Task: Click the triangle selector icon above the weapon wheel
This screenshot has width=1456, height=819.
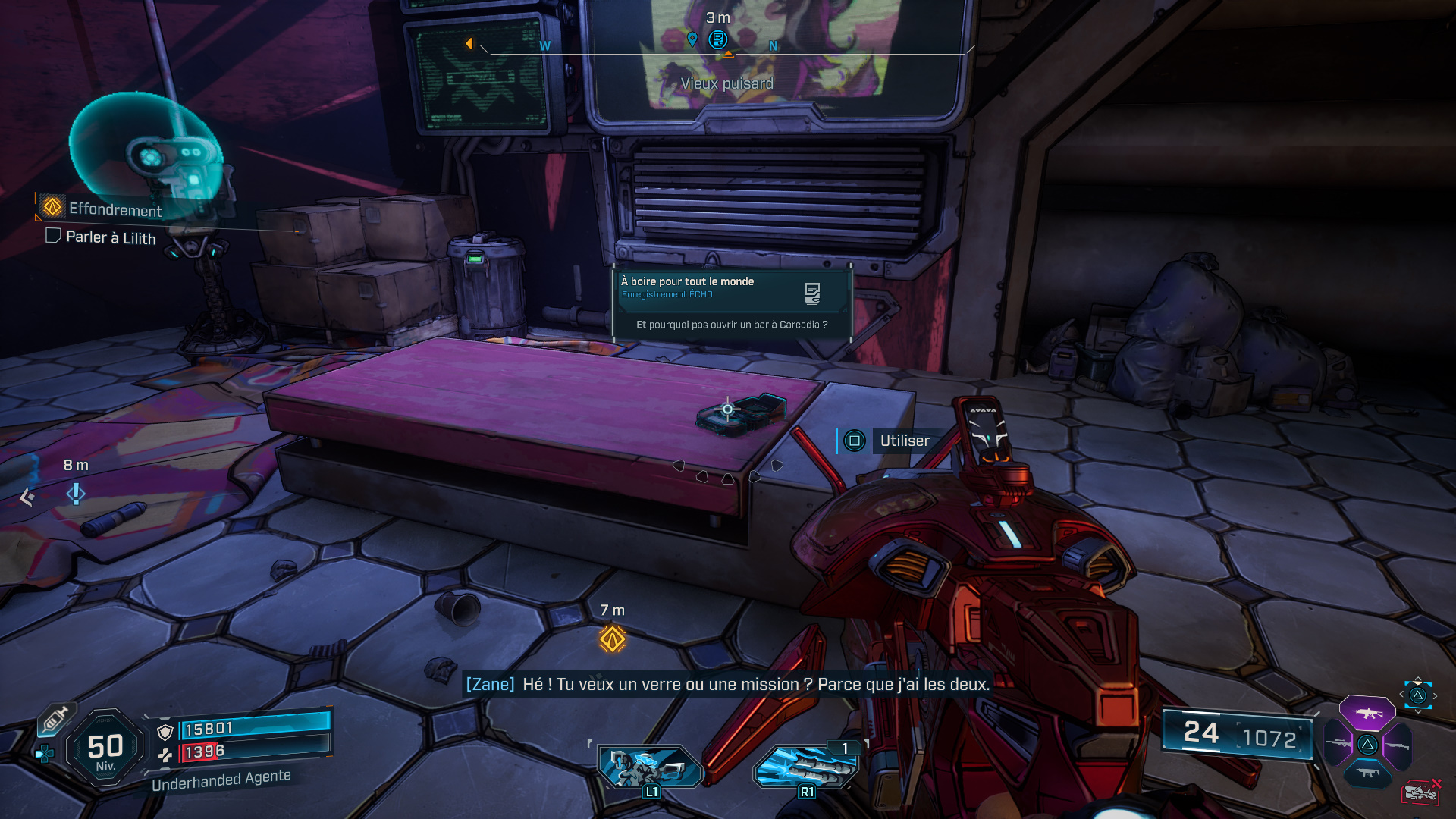Action: 1417,695
